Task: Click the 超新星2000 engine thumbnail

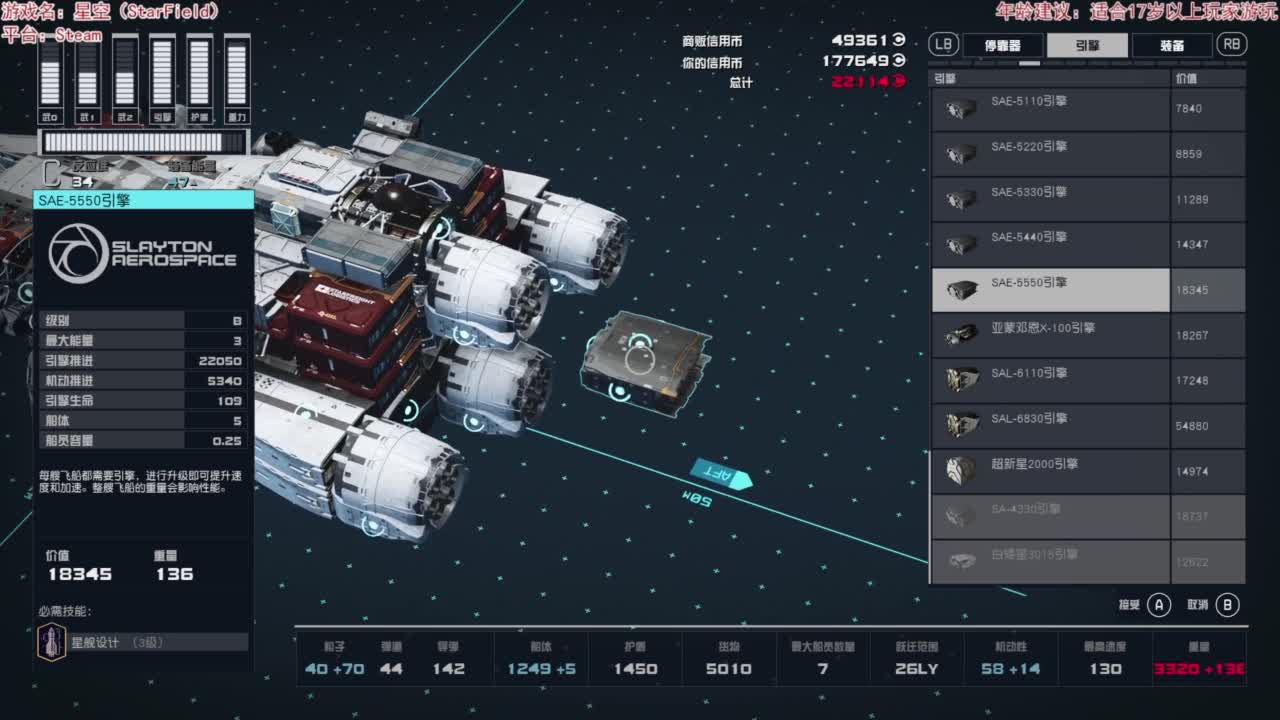Action: (960, 470)
